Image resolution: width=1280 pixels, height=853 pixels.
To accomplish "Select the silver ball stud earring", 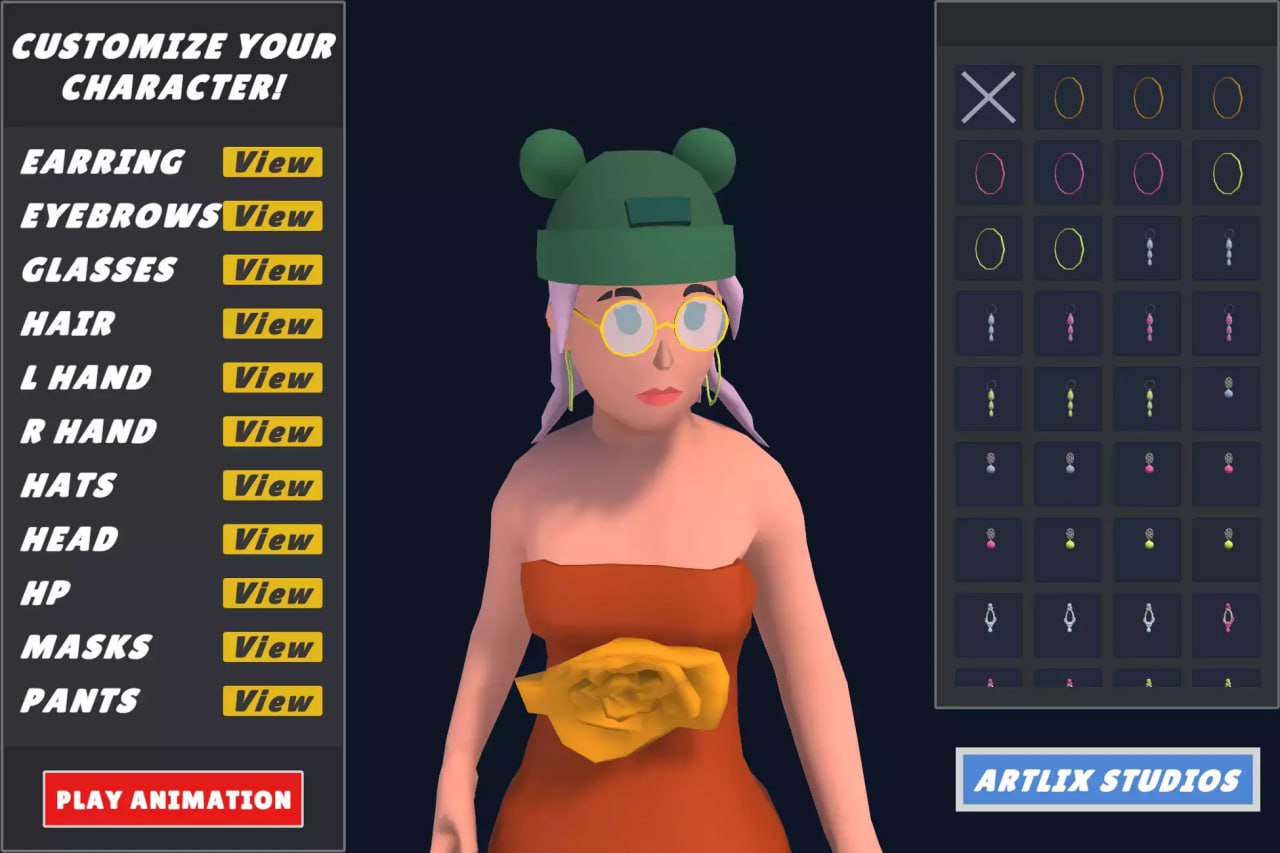I will pyautogui.click(x=988, y=472).
